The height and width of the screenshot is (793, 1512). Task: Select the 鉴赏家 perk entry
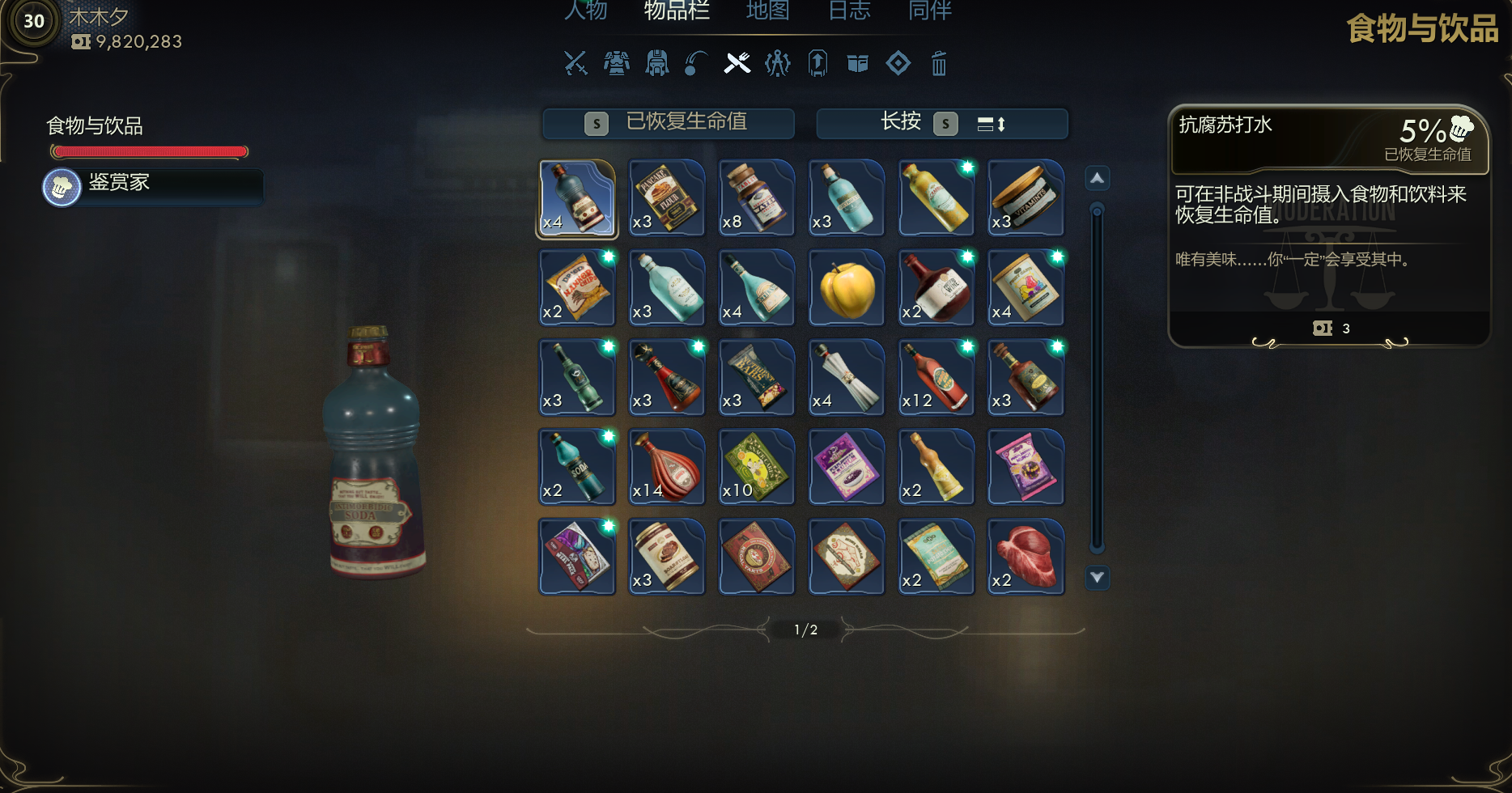pyautogui.click(x=153, y=186)
